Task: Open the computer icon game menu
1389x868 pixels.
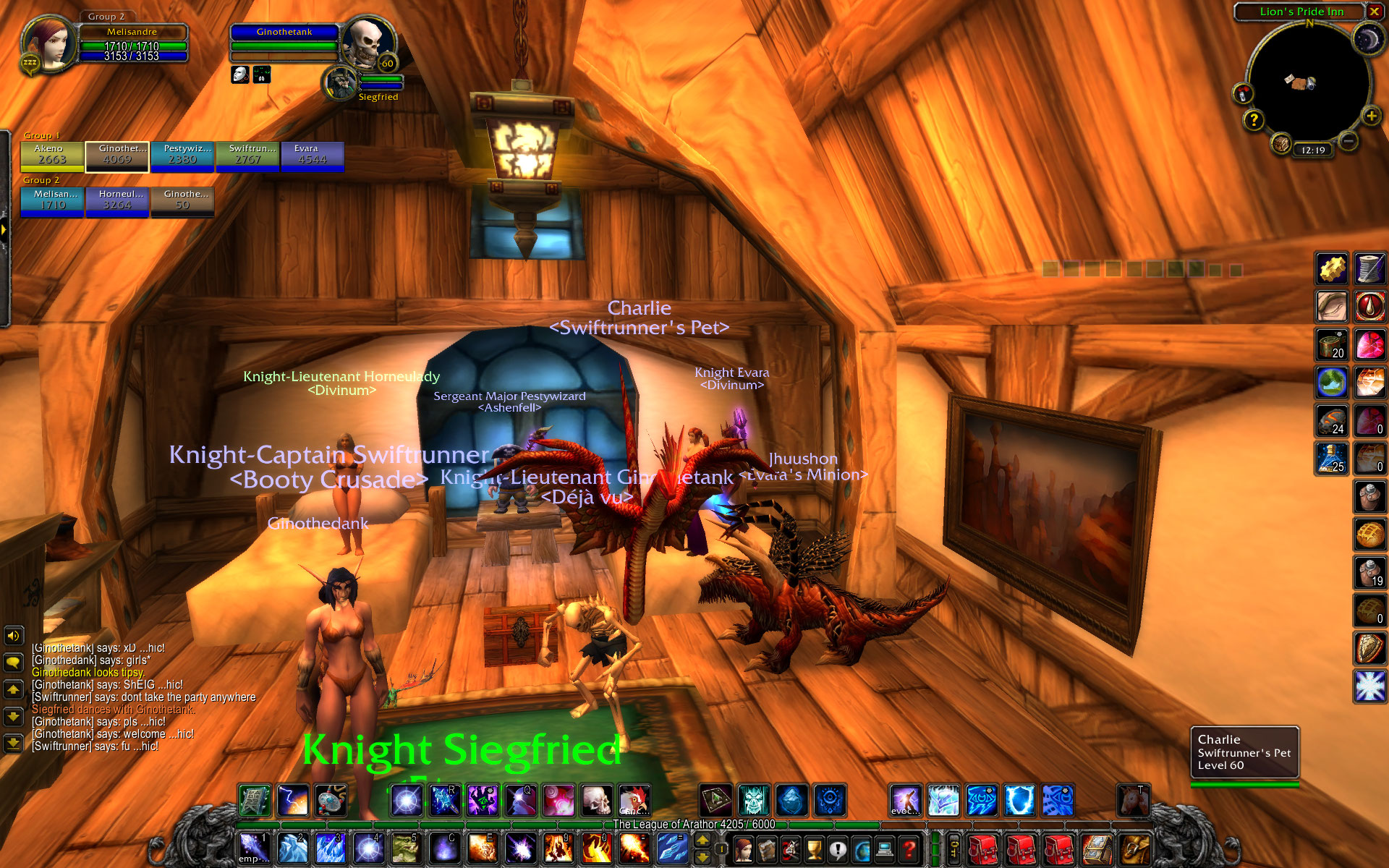Action: (885, 848)
